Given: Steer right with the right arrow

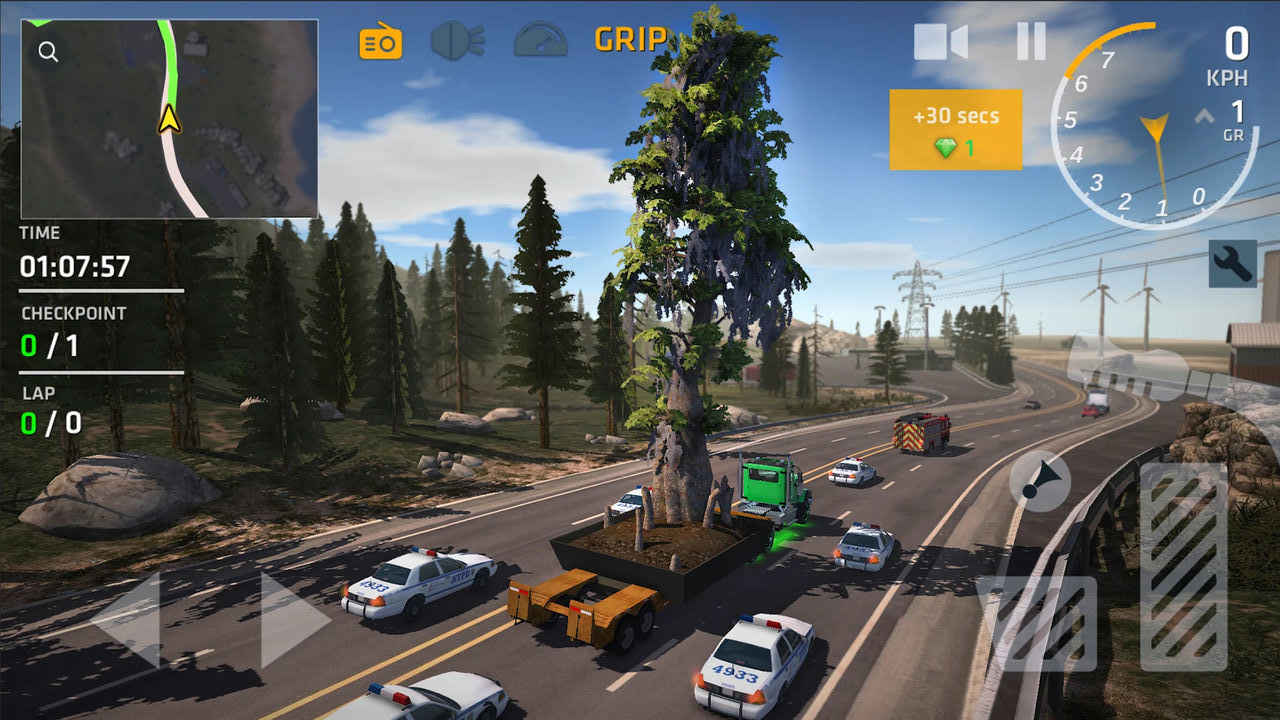Looking at the screenshot, I should tap(294, 620).
